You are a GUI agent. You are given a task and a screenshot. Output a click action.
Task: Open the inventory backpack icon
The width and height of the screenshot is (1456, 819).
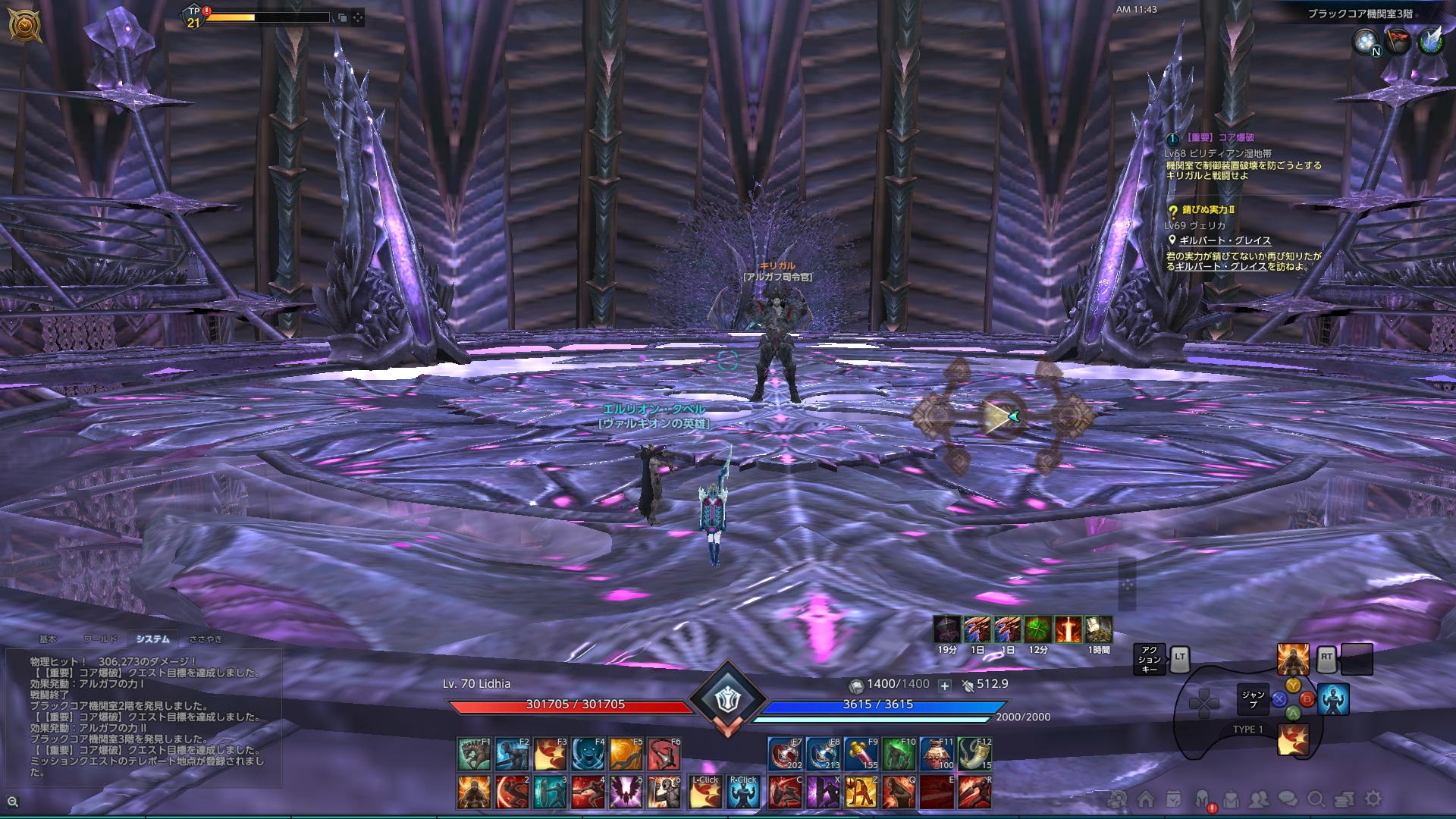pyautogui.click(x=1232, y=799)
